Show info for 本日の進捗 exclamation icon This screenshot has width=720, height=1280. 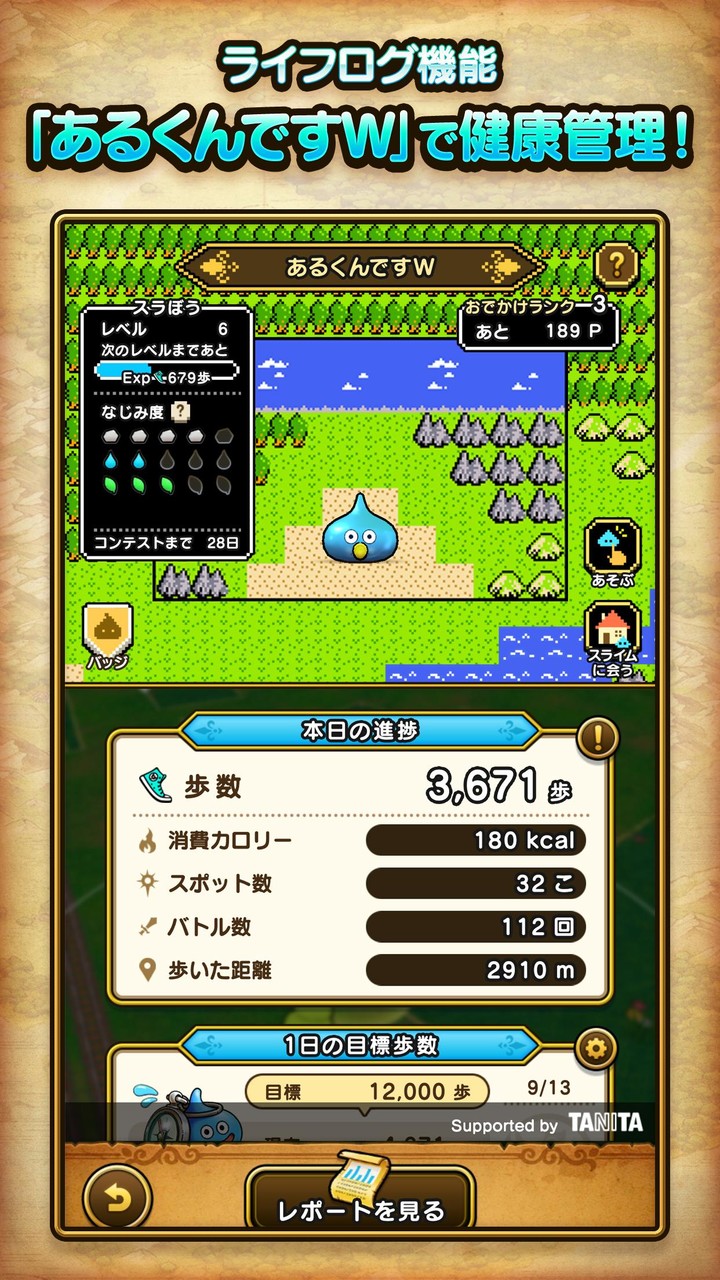pos(597,738)
